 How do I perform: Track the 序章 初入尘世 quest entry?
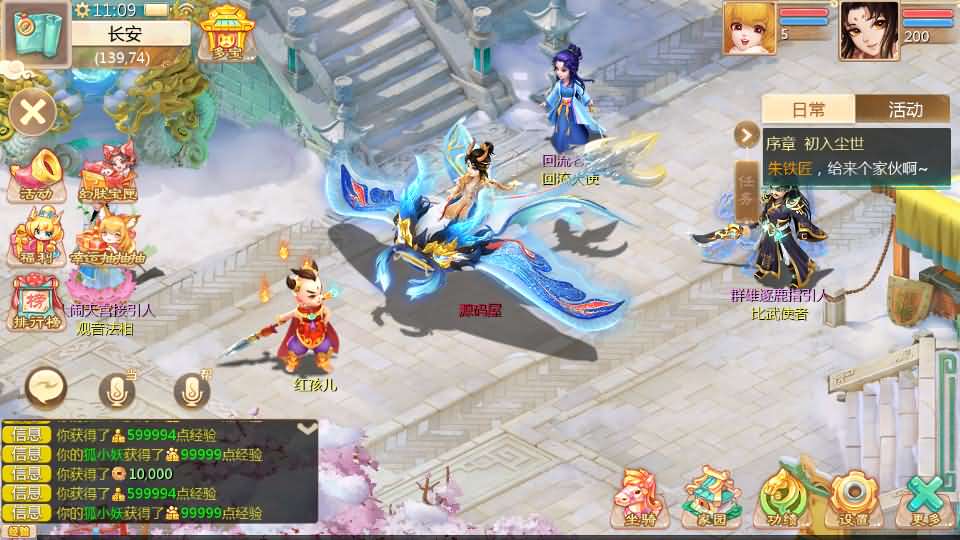pyautogui.click(x=856, y=156)
